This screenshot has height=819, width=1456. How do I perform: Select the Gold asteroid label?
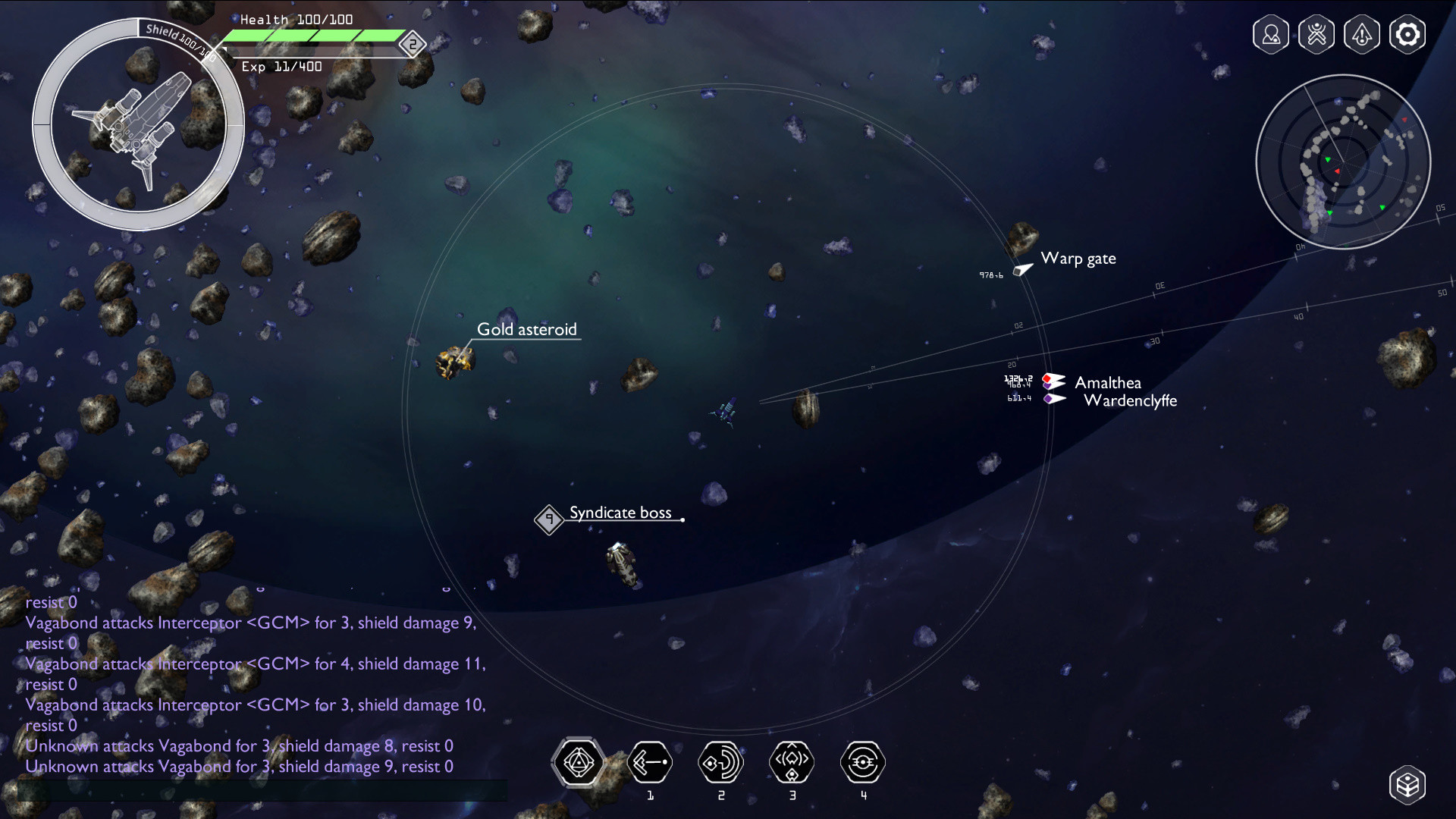(526, 330)
